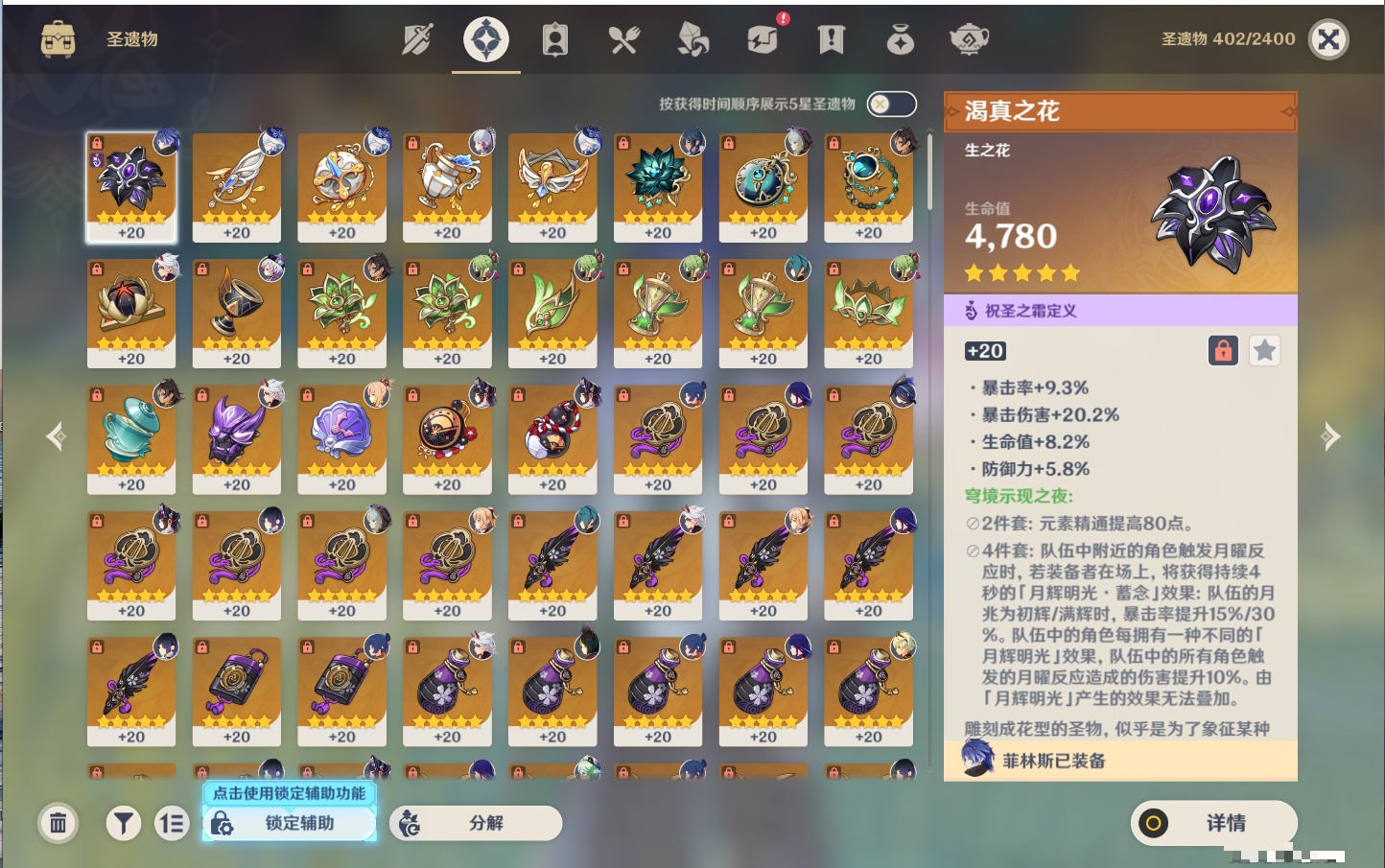Unlock the 渴真之花 artifact via red lock
Viewport: 1385px width, 868px height.
1223,350
